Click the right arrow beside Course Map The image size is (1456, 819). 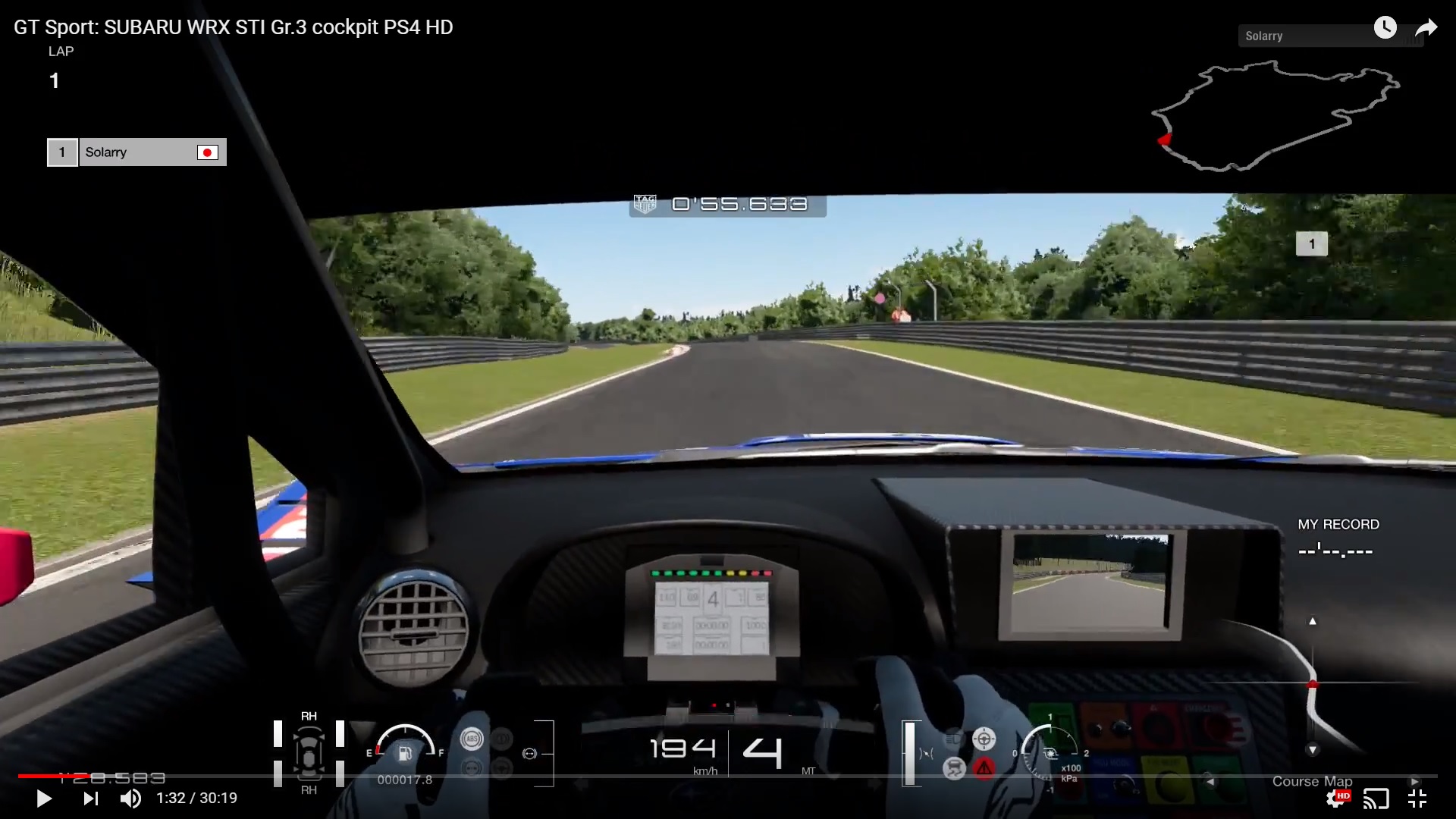(x=1414, y=780)
